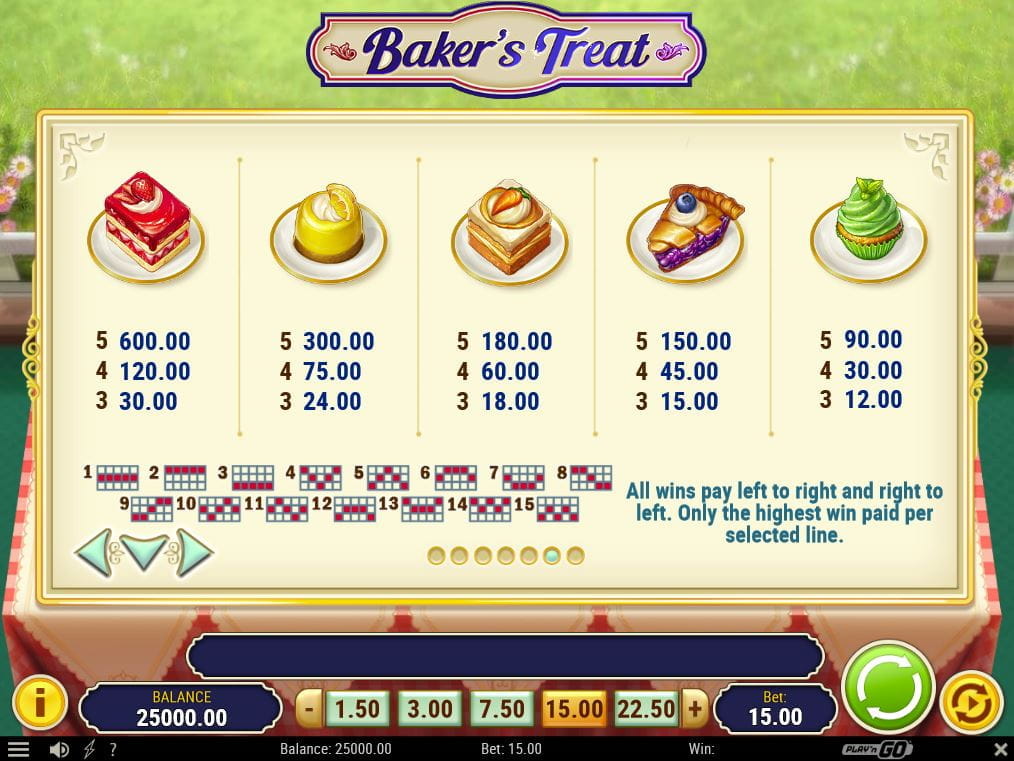Close the game with the X icon
The height and width of the screenshot is (761, 1014).
point(1000,749)
